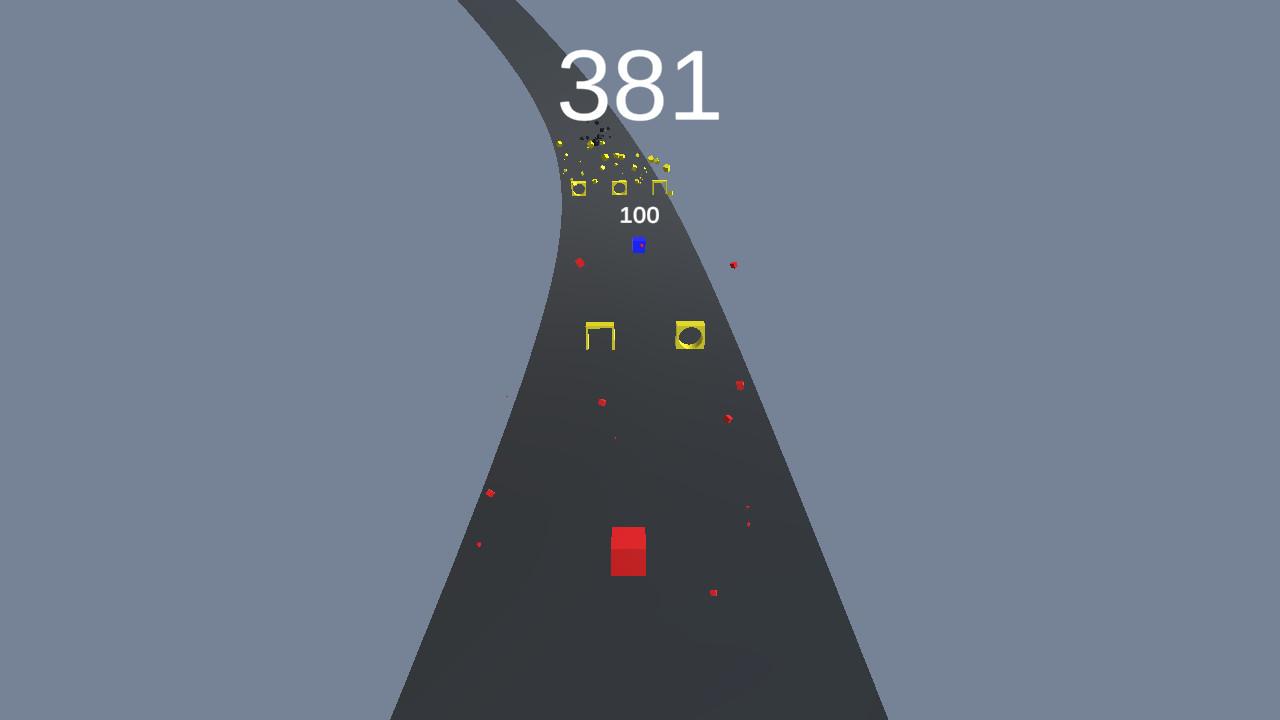Image resolution: width=1280 pixels, height=720 pixels.
Task: Click the yellow arch-shaped gate
Action: (x=599, y=336)
